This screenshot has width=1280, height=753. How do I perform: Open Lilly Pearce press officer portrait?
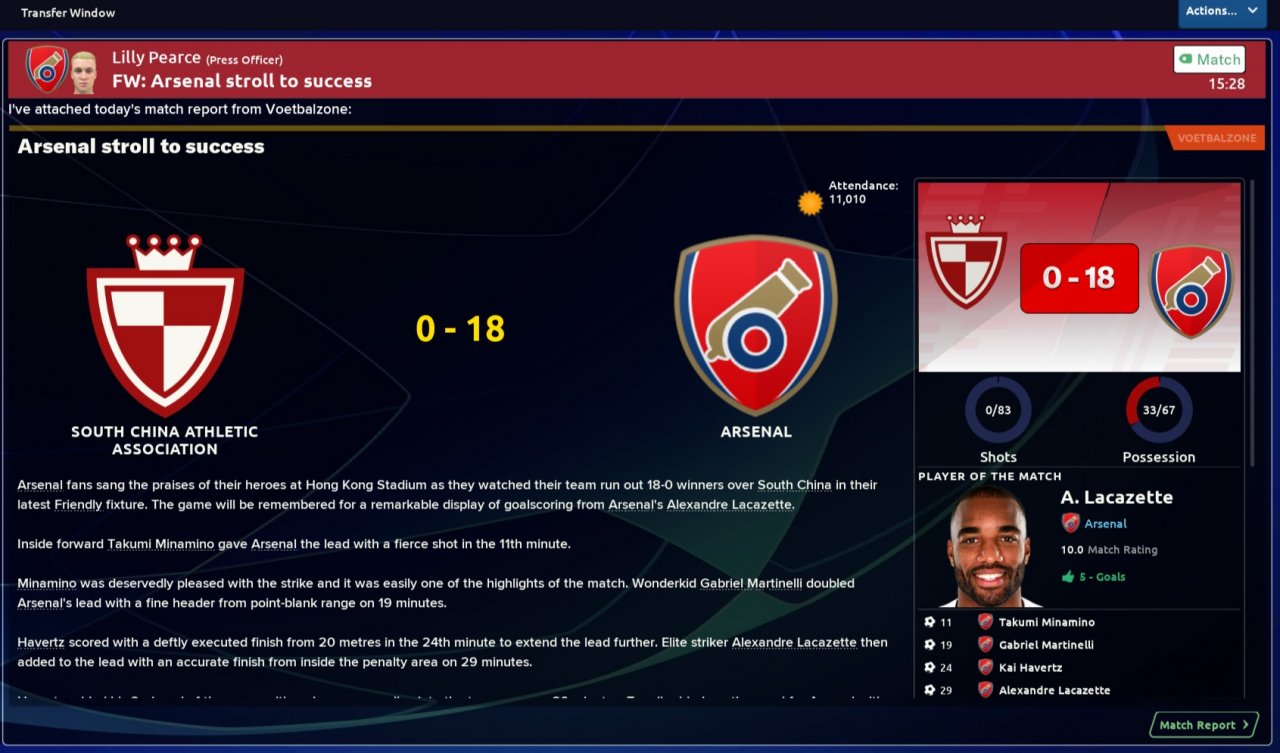[x=83, y=70]
